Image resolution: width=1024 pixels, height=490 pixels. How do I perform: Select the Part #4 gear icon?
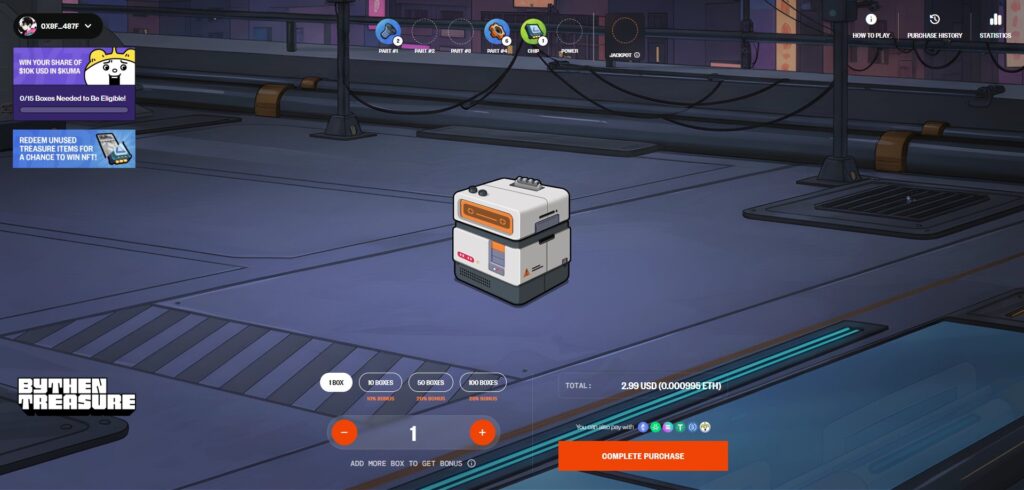pos(497,32)
